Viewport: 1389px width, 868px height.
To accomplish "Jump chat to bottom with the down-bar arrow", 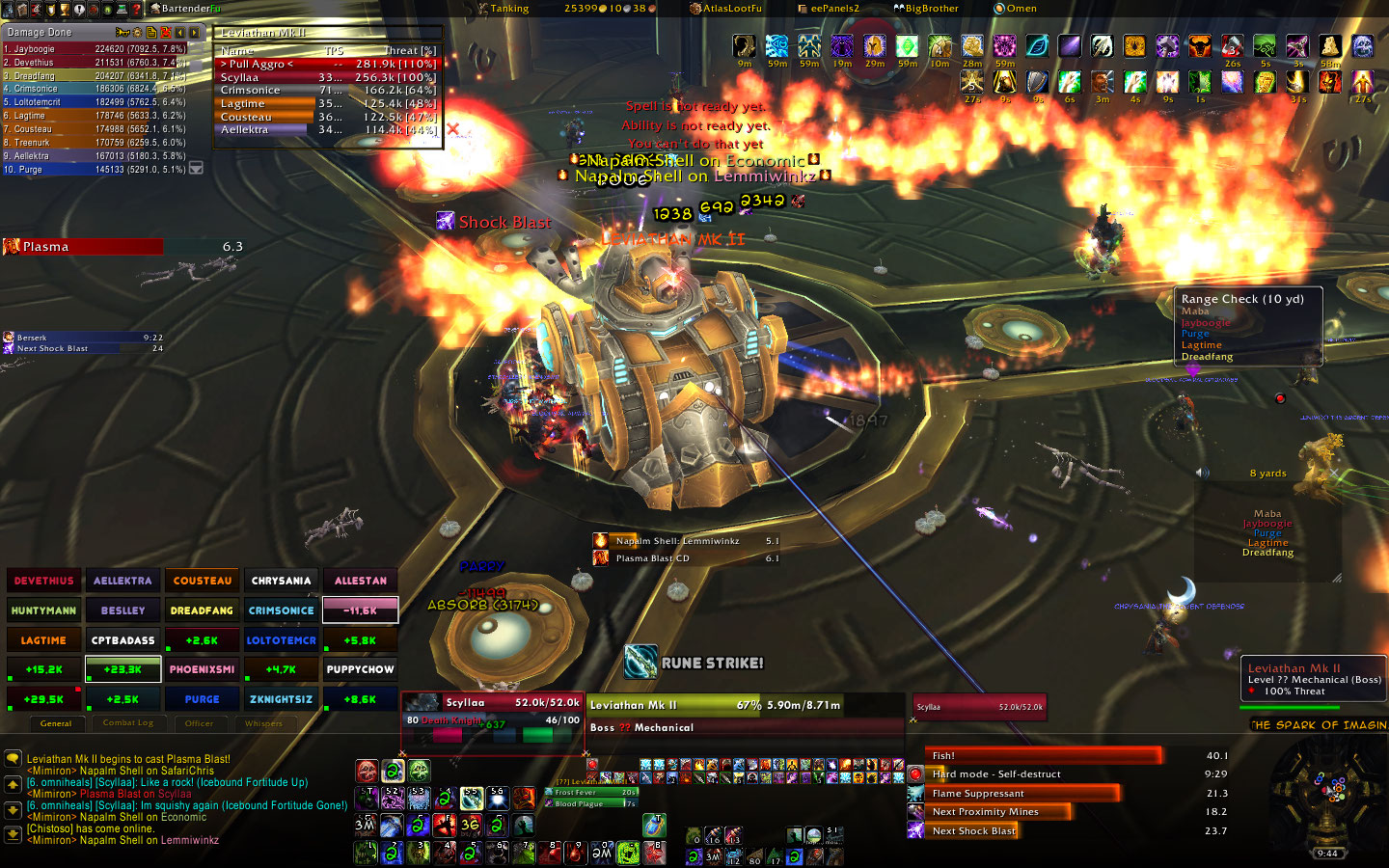I will (x=13, y=833).
